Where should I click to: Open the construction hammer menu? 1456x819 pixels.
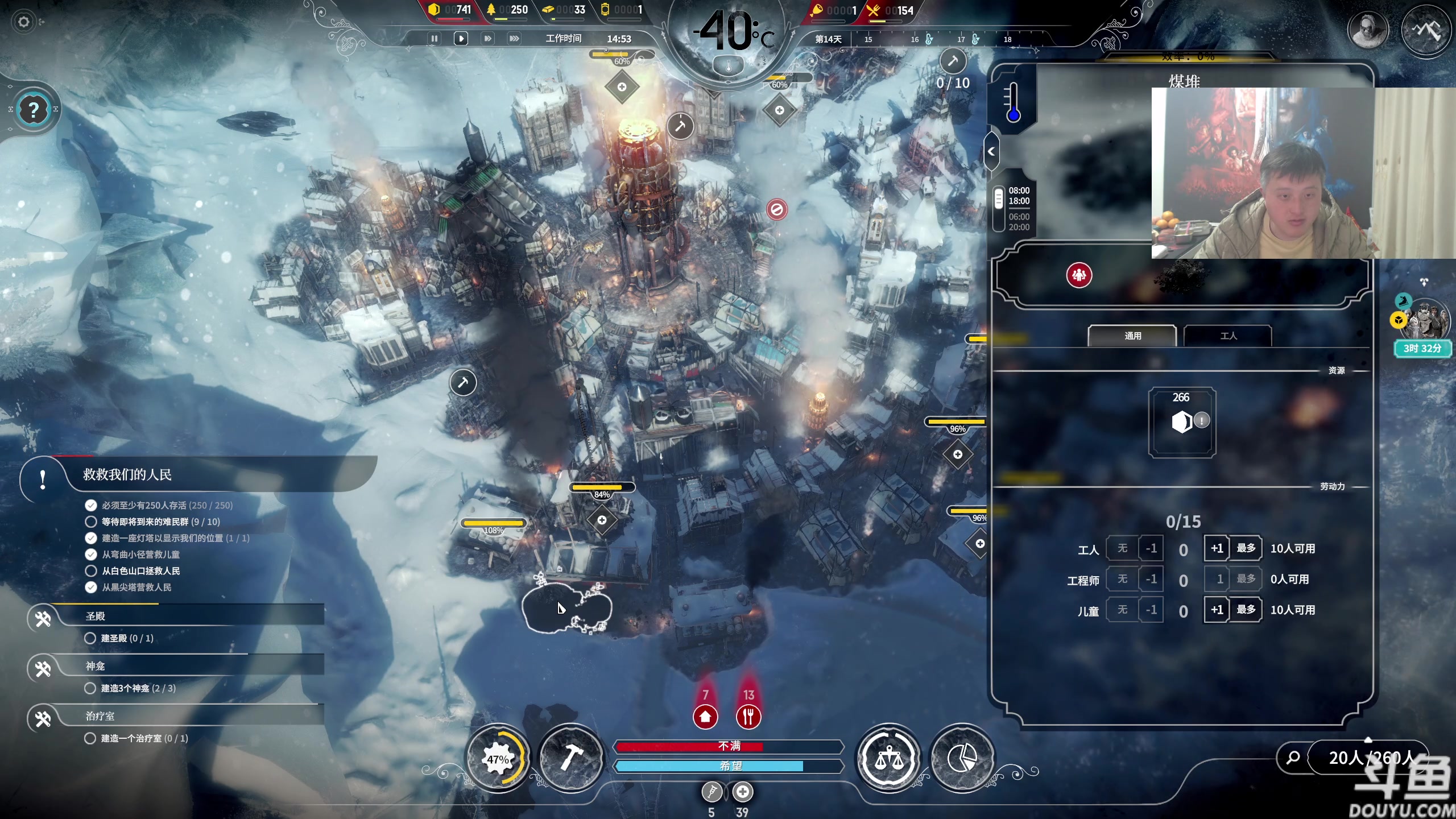tap(570, 758)
